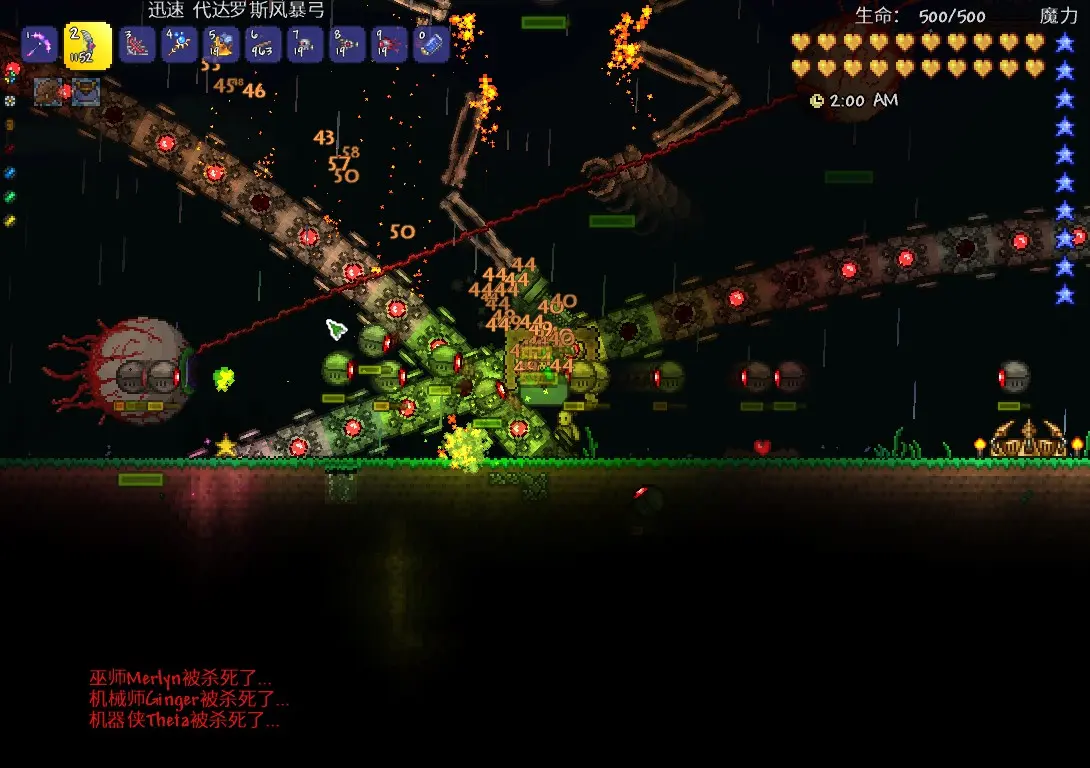Screen dimensions: 1090x768
Task: Click the brown buff icon under the hotbar
Action: pos(48,92)
